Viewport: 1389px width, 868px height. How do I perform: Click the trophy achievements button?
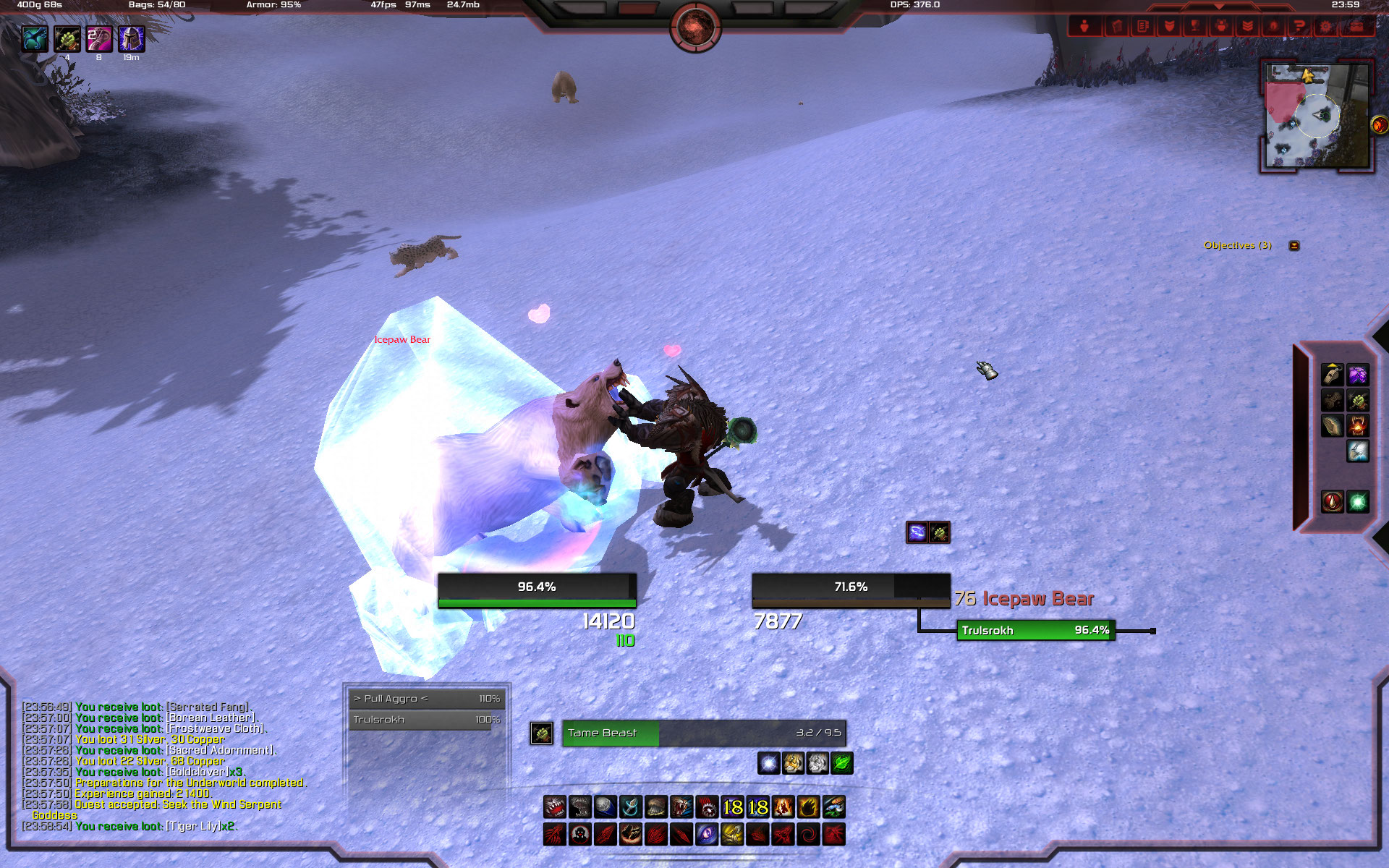click(x=1194, y=27)
